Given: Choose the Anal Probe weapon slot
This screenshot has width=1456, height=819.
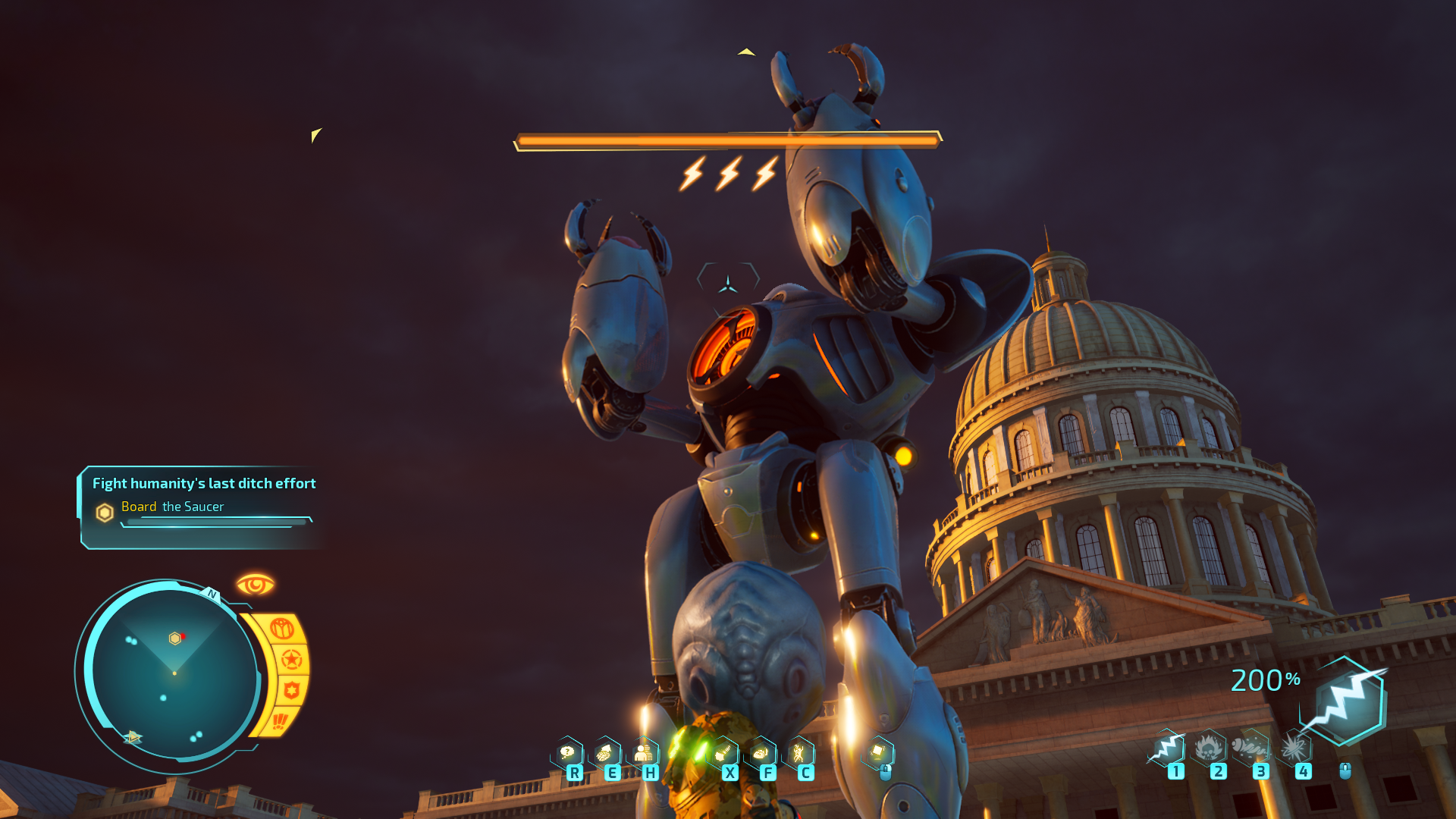Looking at the screenshot, I should (x=1251, y=748).
